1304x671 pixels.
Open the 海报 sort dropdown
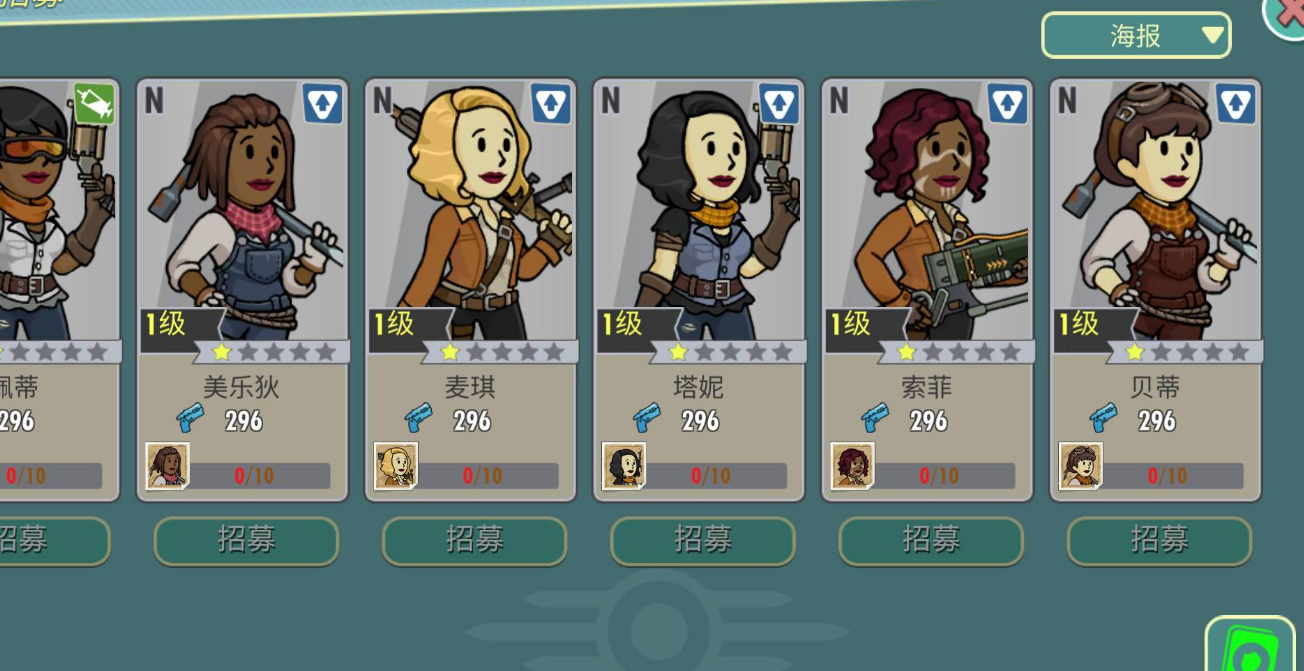(x=1136, y=36)
